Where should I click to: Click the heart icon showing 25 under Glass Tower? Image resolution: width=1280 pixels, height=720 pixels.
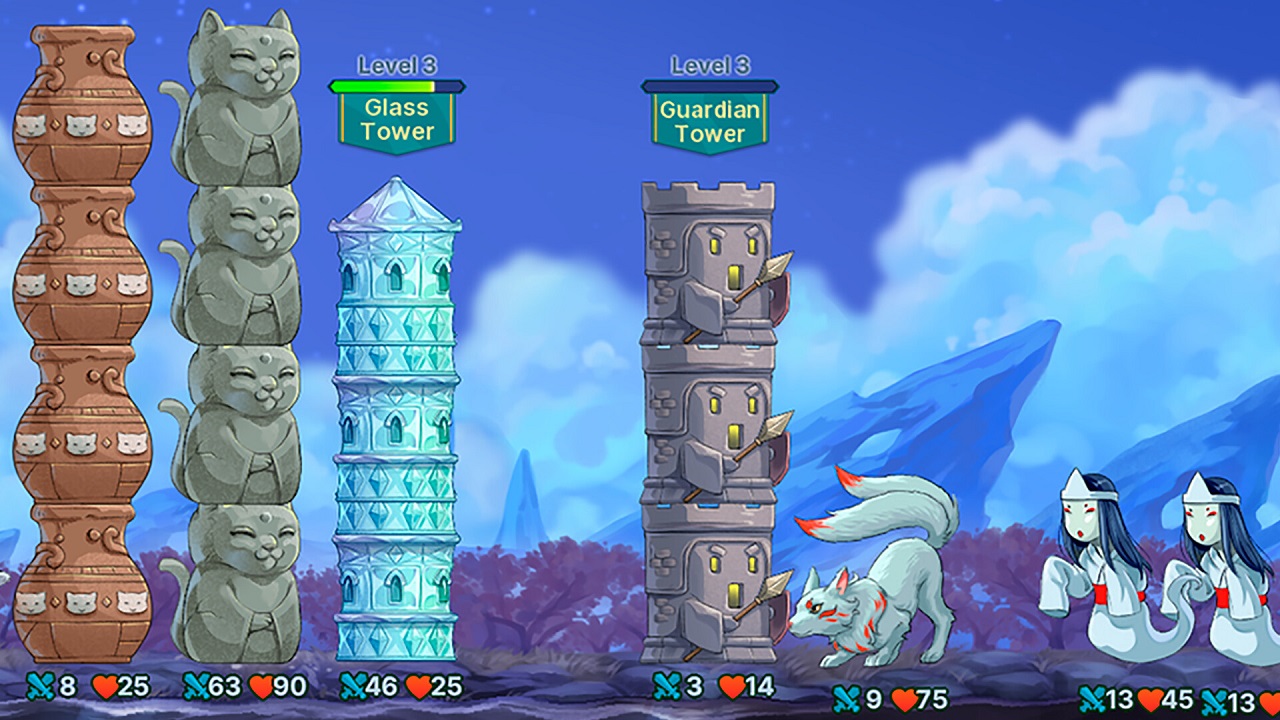(x=418, y=687)
